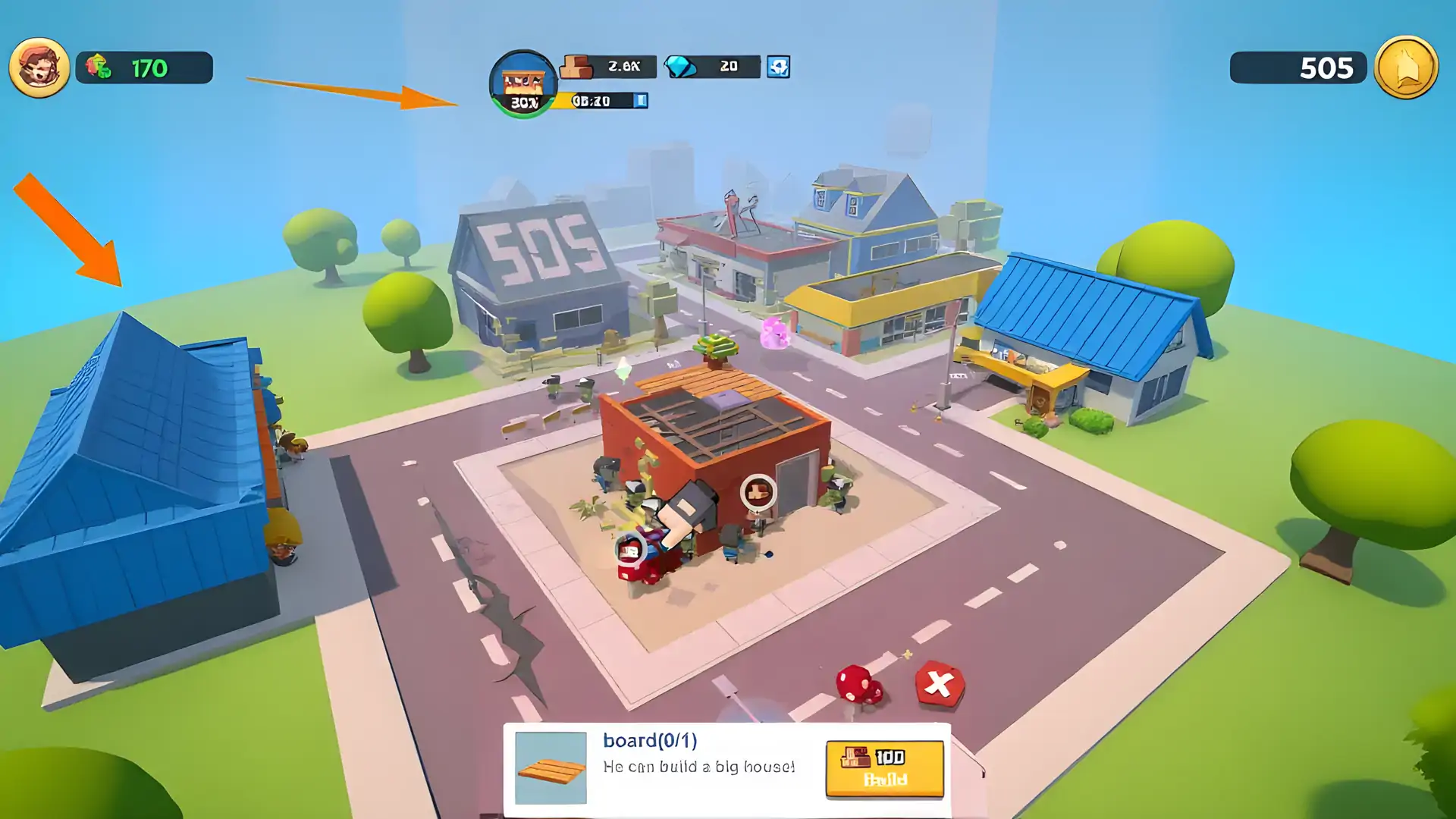Tap the small blue button beside the timer
This screenshot has height=819, width=1456.
point(641,100)
